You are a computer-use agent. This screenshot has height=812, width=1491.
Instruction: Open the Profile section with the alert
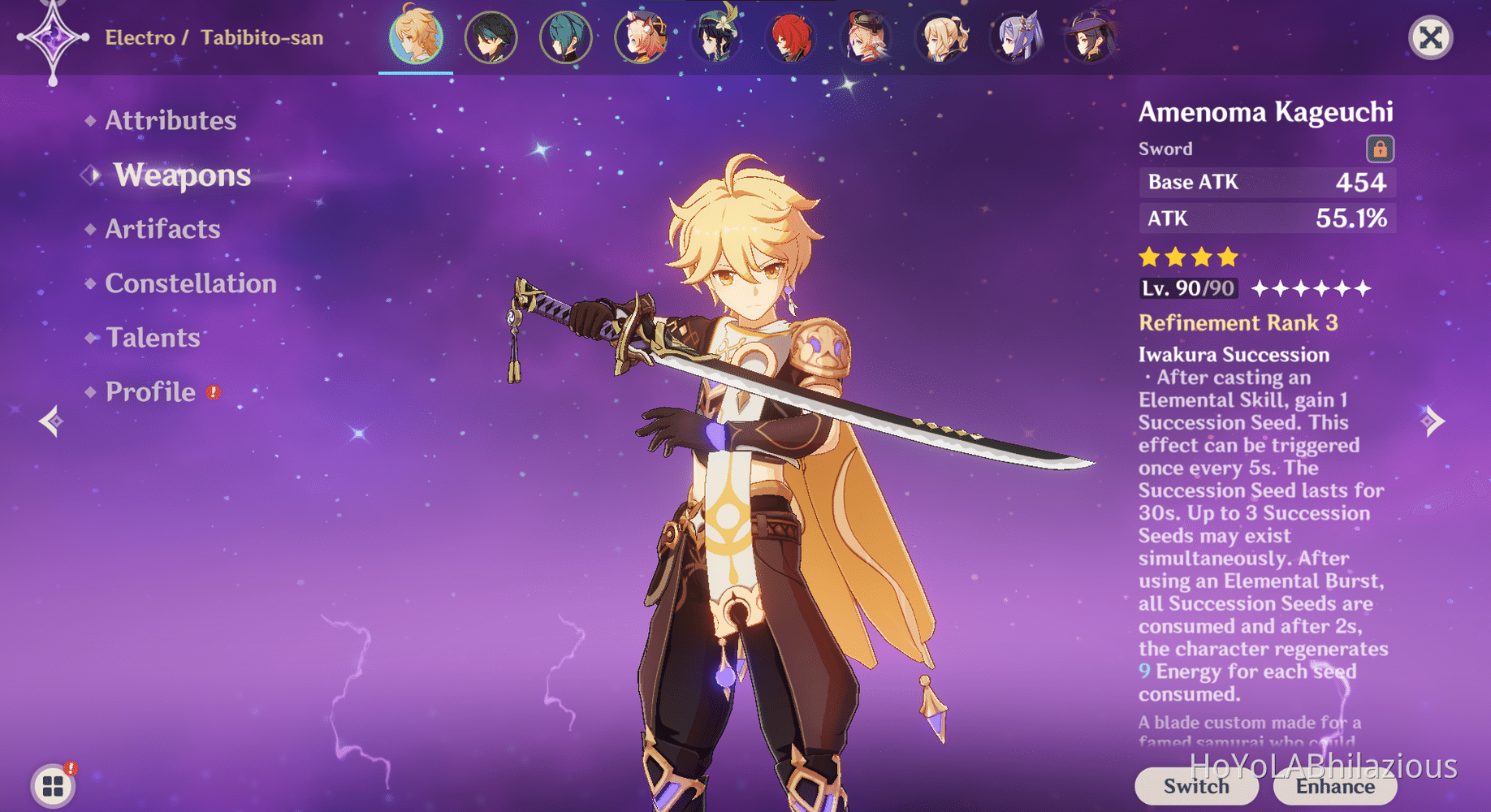[150, 391]
